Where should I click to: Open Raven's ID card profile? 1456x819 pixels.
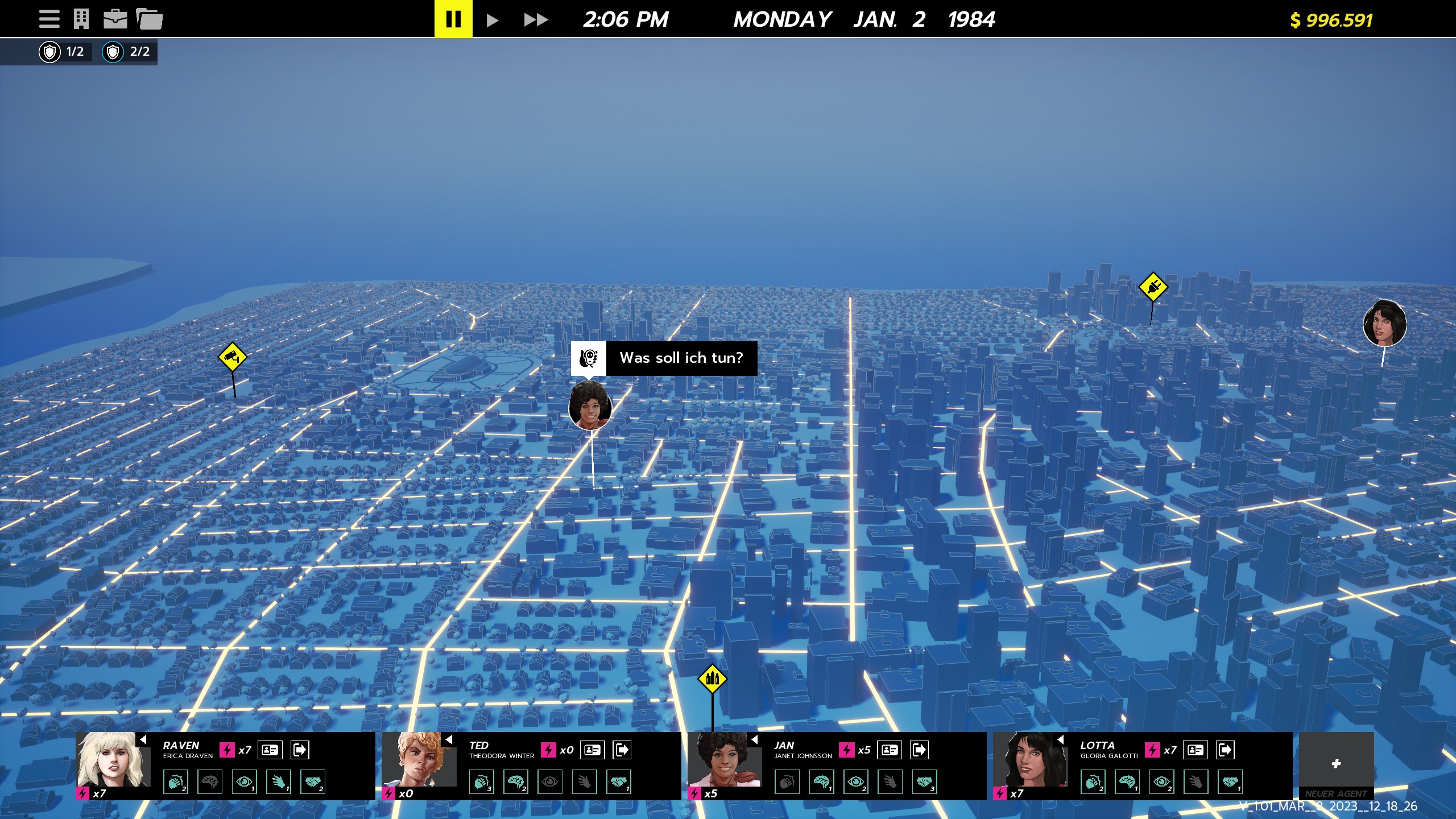coord(270,750)
